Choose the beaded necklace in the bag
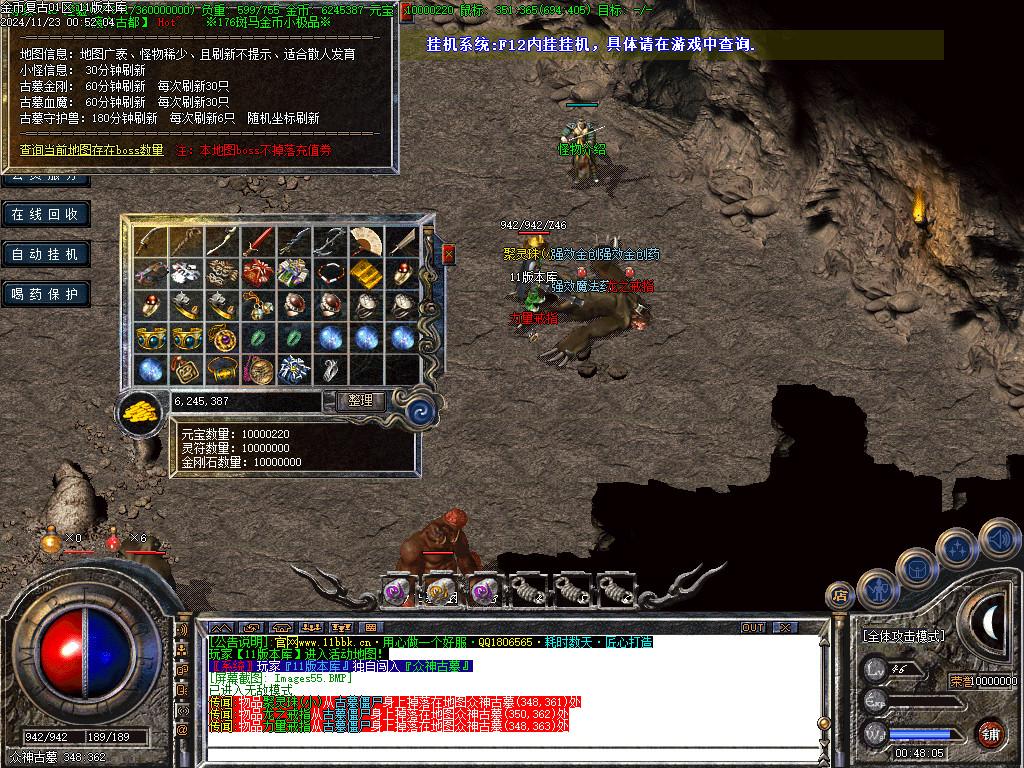The height and width of the screenshot is (768, 1024). pos(330,273)
